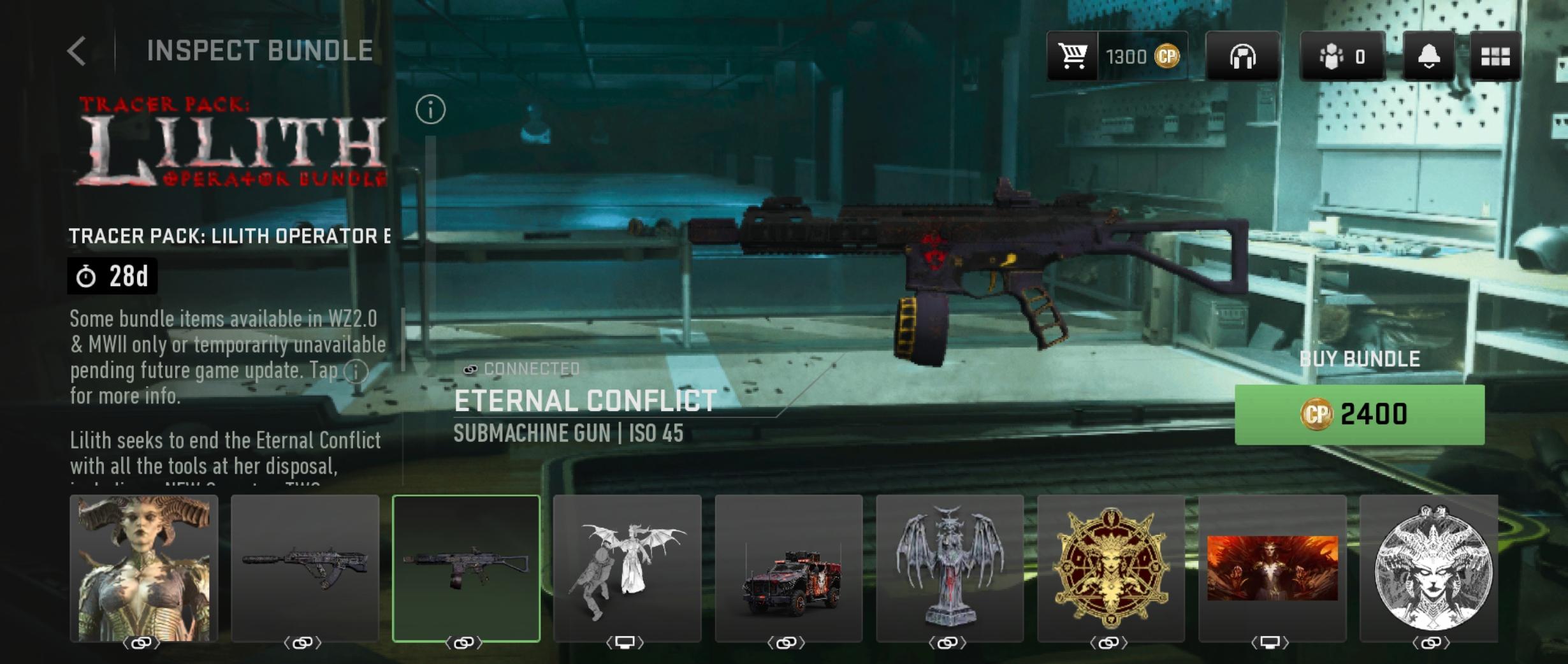The image size is (1568, 664).
Task: Open the grid menu
Action: click(1495, 57)
